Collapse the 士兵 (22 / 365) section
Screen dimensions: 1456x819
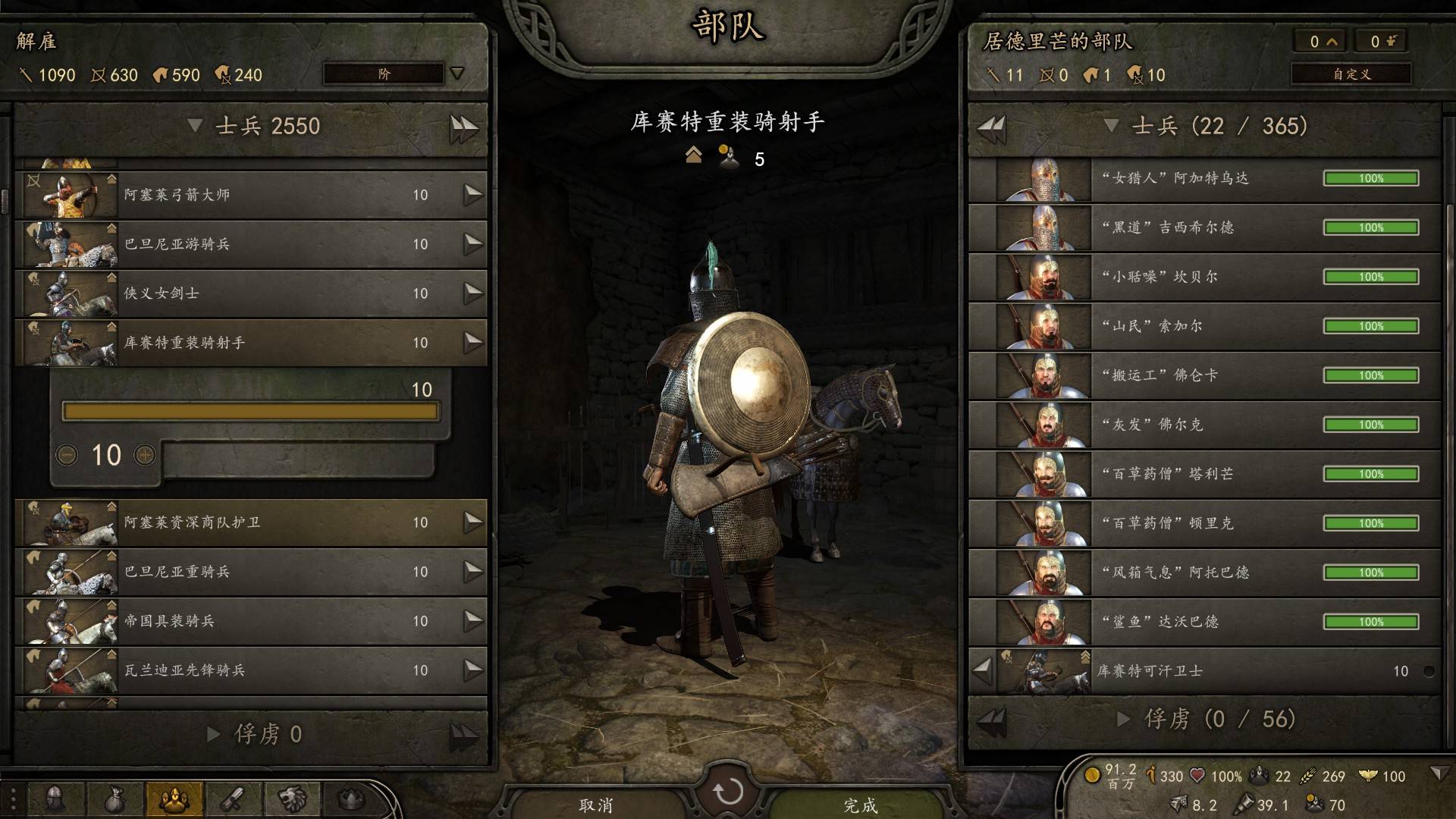pyautogui.click(x=1111, y=126)
